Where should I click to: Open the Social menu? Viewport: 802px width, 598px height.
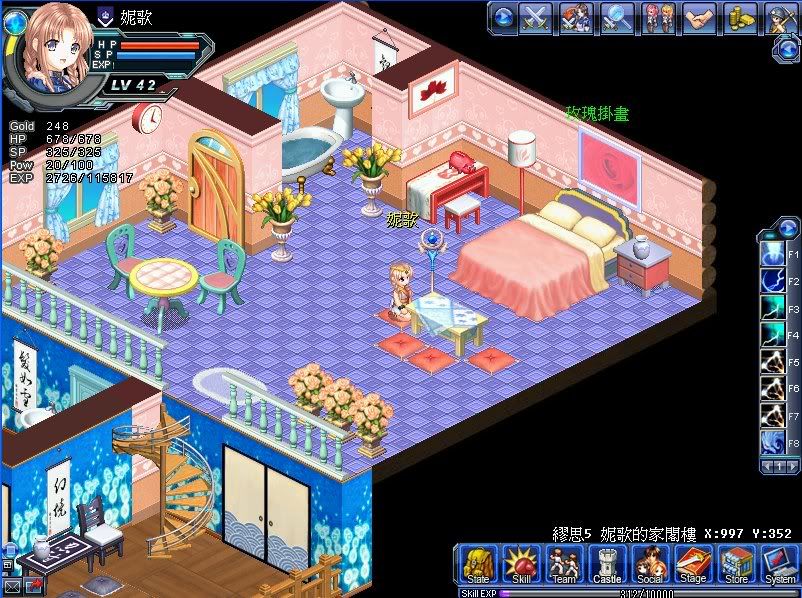tap(650, 563)
